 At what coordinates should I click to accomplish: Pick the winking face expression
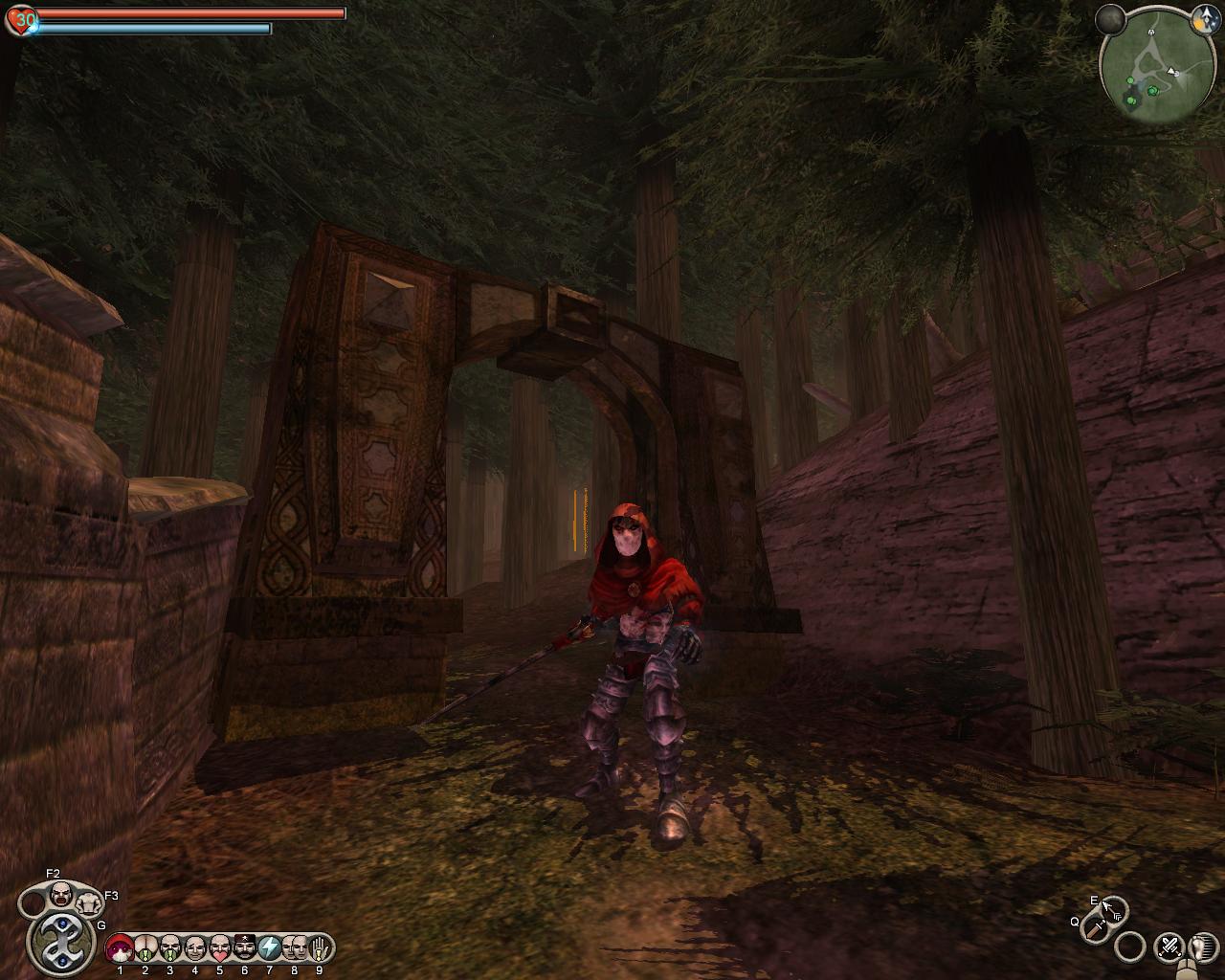click(195, 947)
